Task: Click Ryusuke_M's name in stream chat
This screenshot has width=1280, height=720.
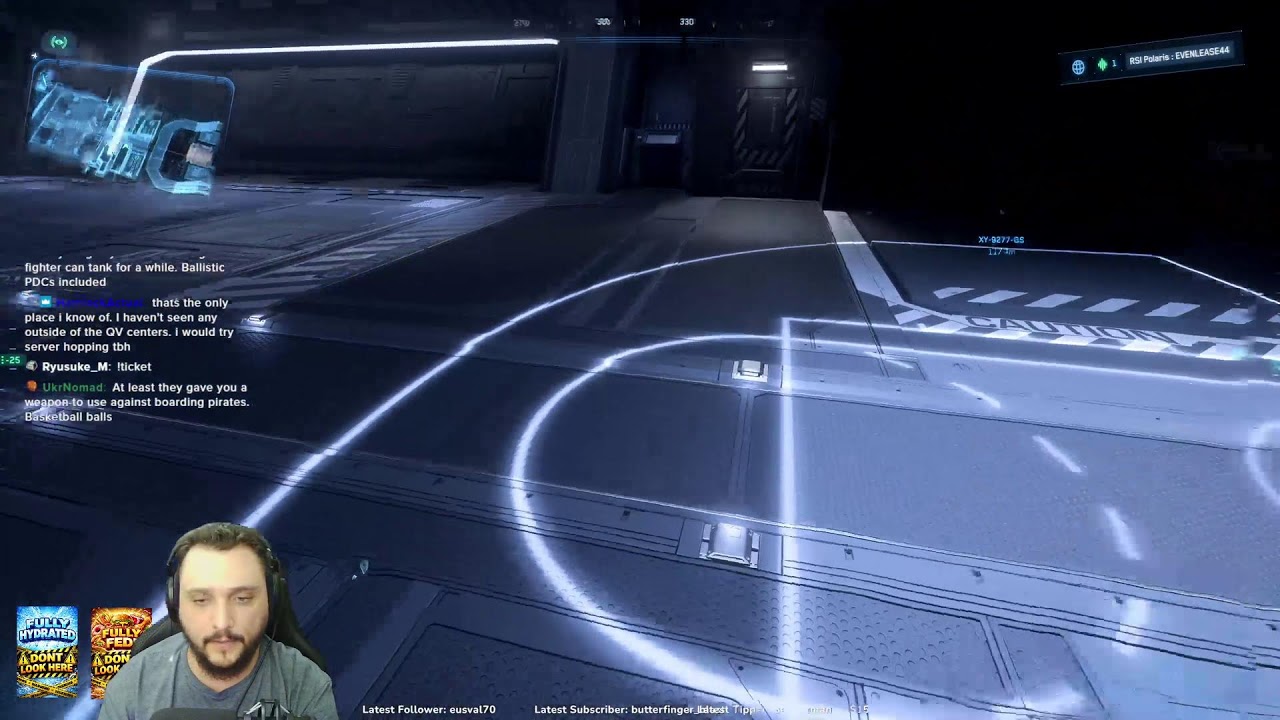Action: 75,367
